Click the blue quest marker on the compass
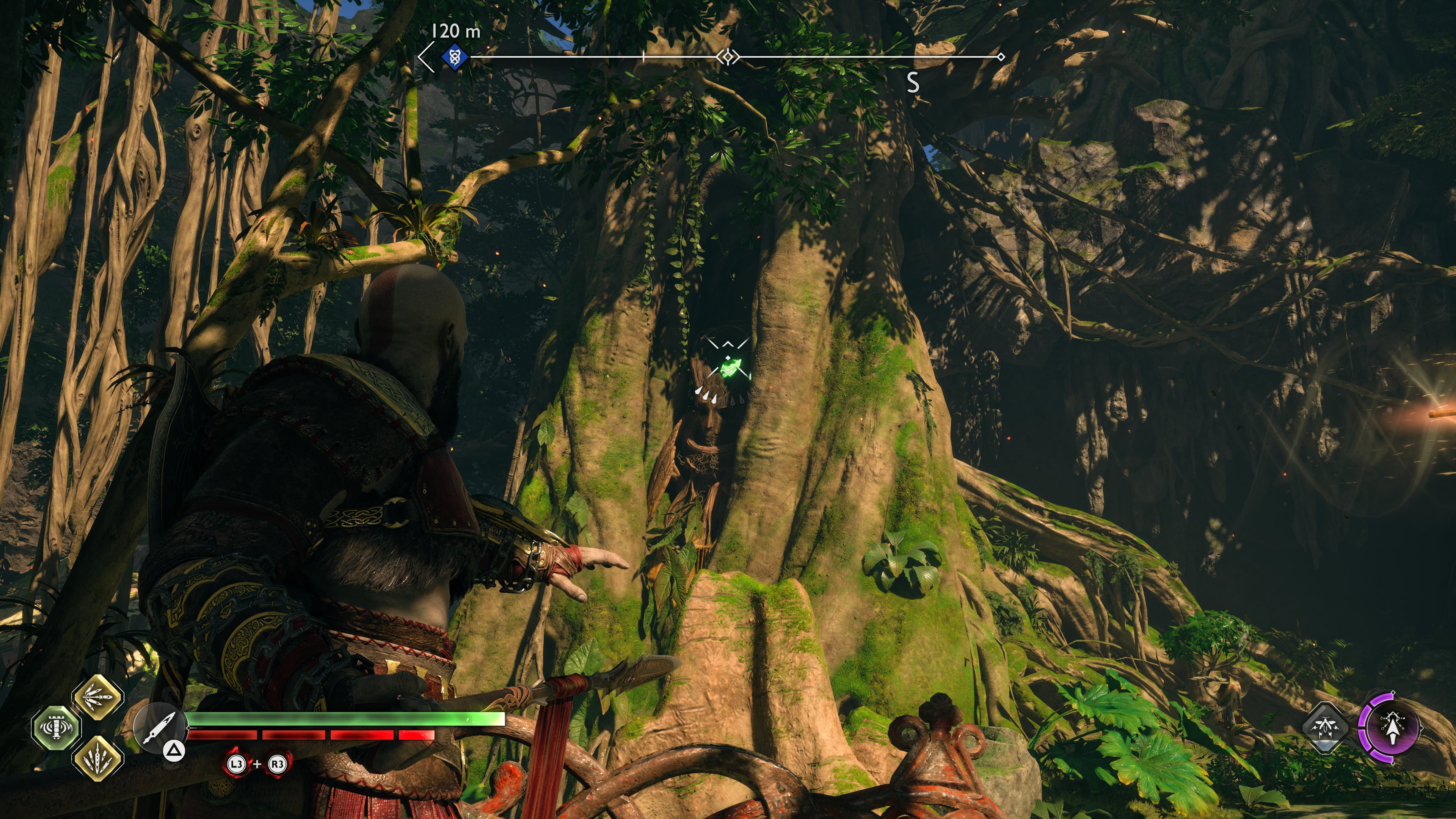1456x819 pixels. [x=455, y=57]
